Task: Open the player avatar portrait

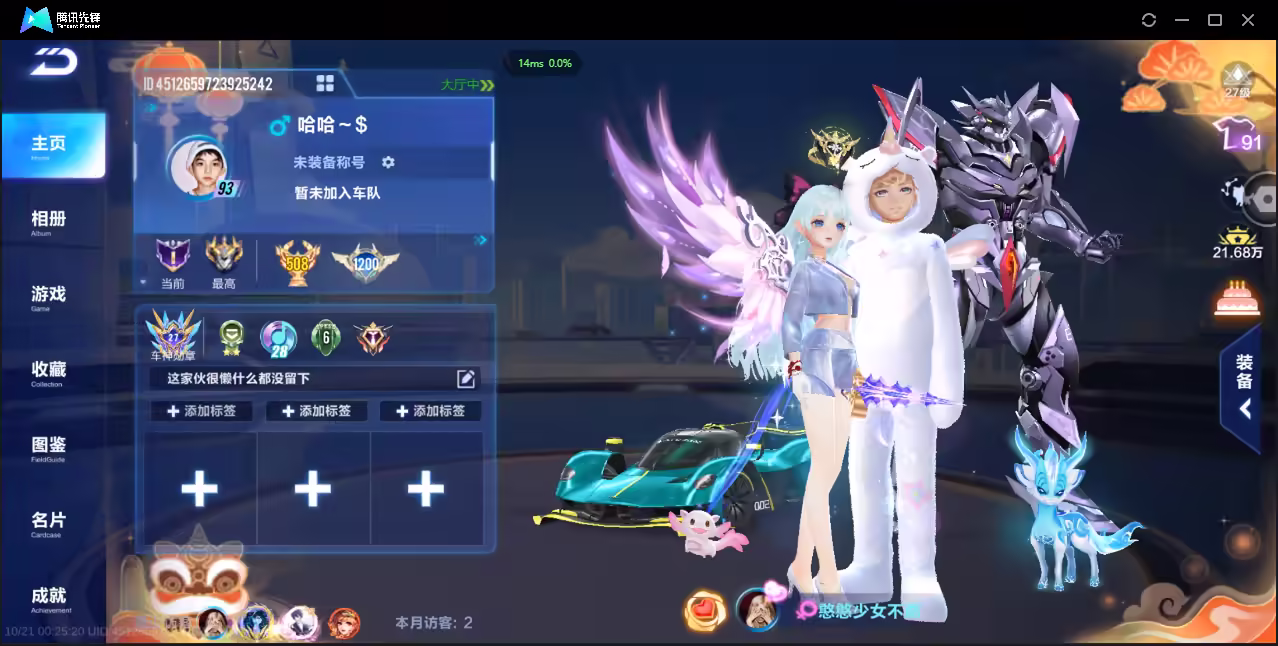Action: coord(197,165)
